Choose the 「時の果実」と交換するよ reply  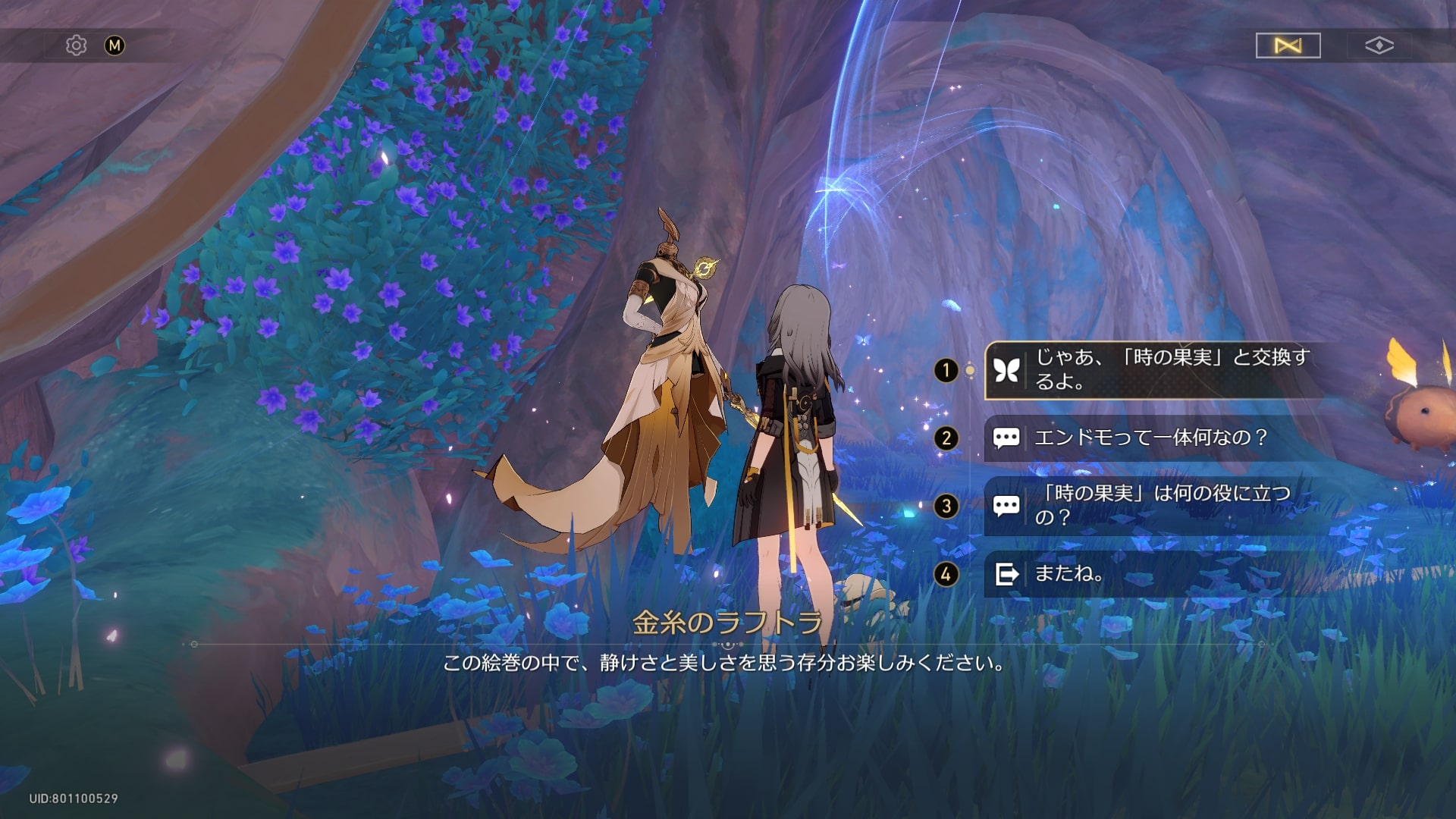tap(1153, 370)
